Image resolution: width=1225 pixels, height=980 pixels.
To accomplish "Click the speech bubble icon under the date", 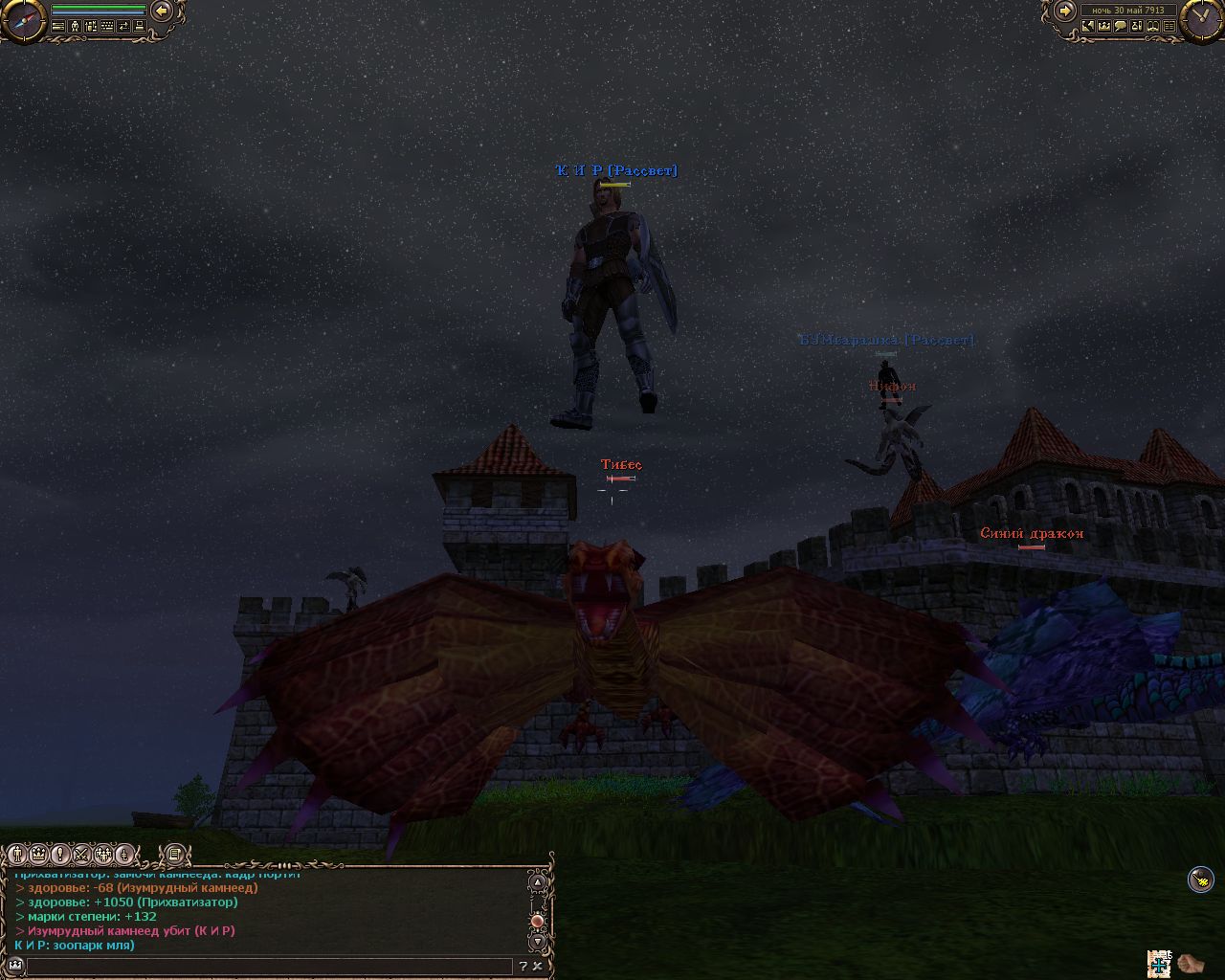I will (1121, 27).
